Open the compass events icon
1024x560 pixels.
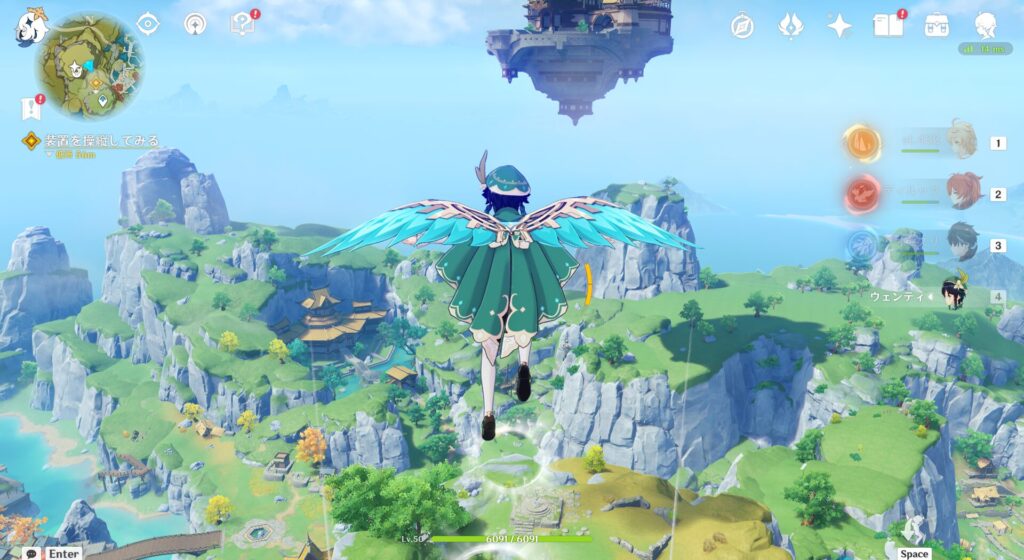pyautogui.click(x=742, y=26)
